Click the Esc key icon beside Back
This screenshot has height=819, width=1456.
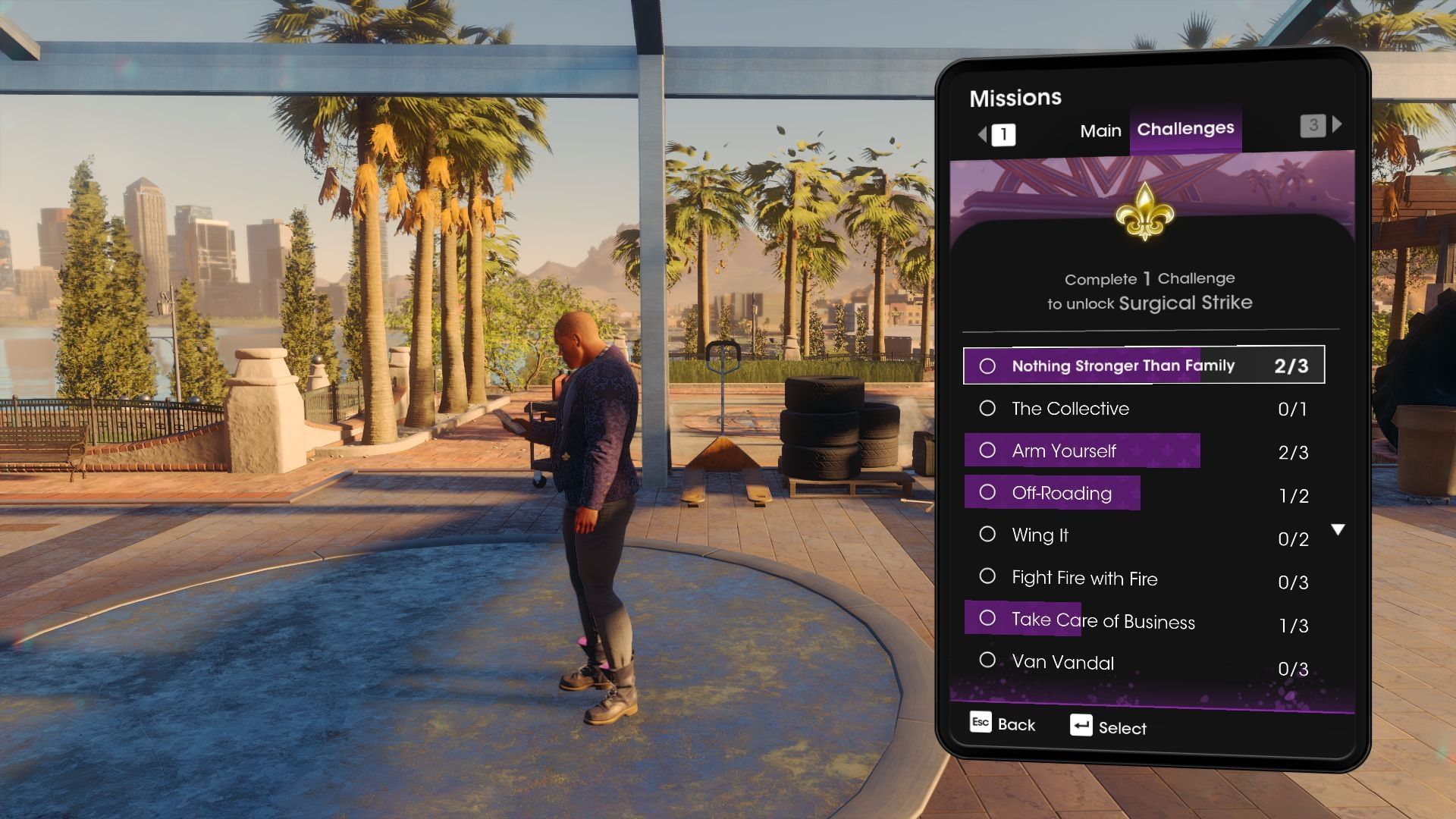coord(980,723)
